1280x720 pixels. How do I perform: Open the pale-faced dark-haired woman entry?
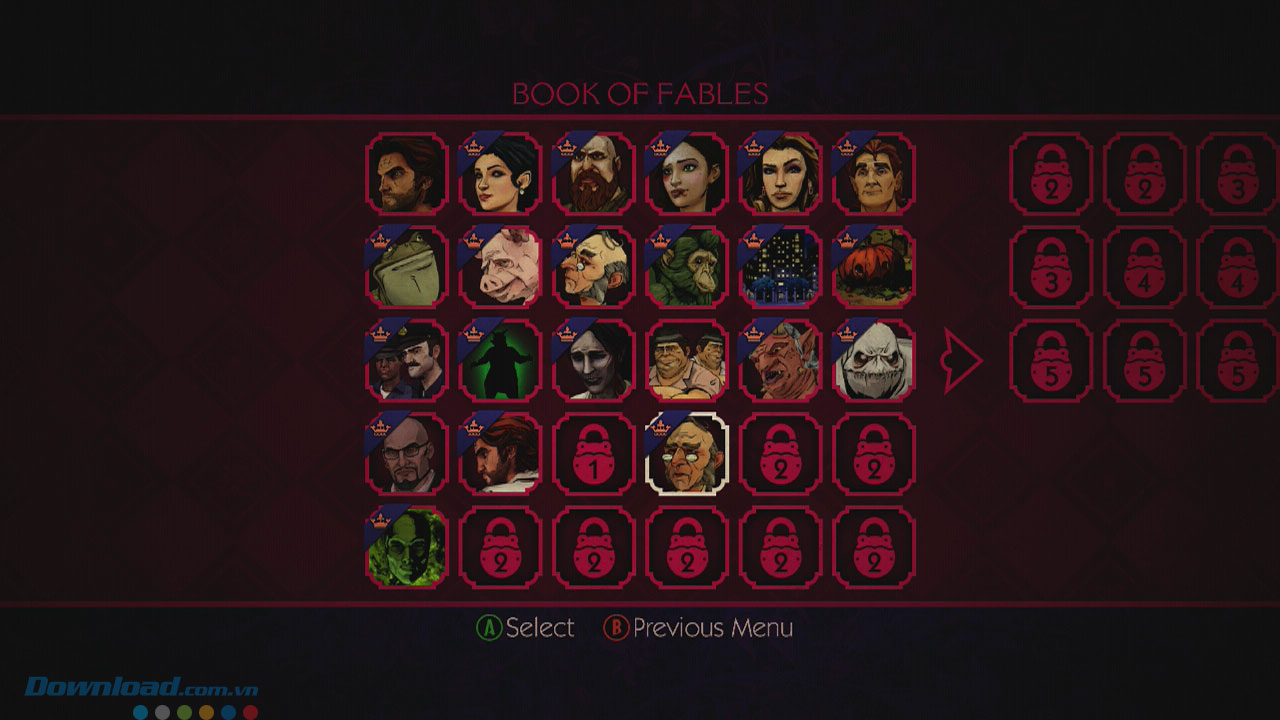click(x=594, y=361)
